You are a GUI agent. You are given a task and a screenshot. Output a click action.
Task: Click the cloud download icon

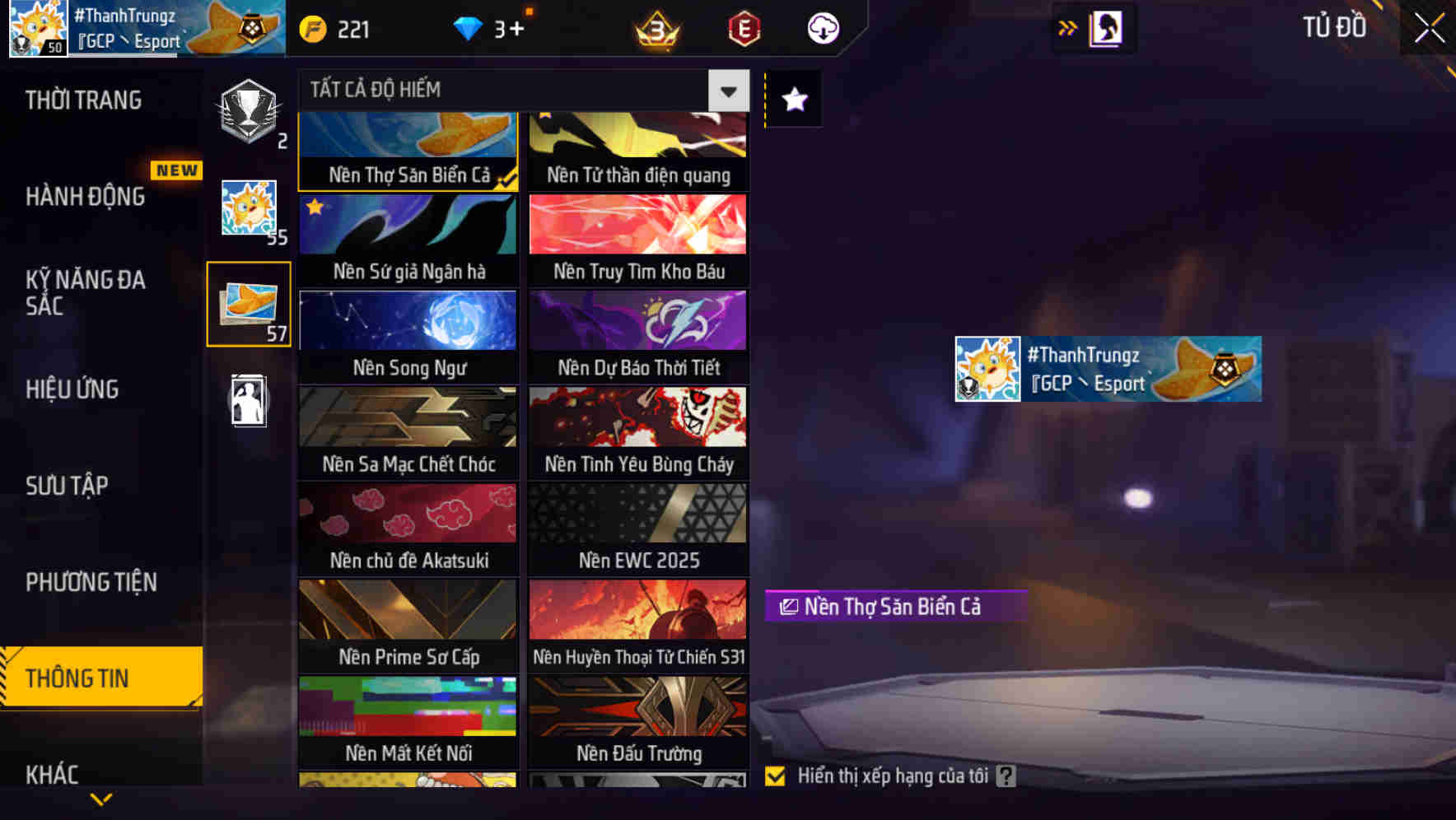[x=822, y=29]
